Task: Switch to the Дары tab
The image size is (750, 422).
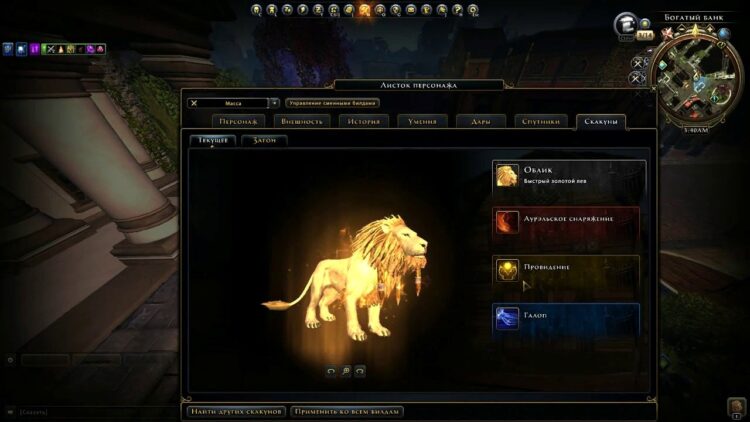Action: tap(481, 121)
